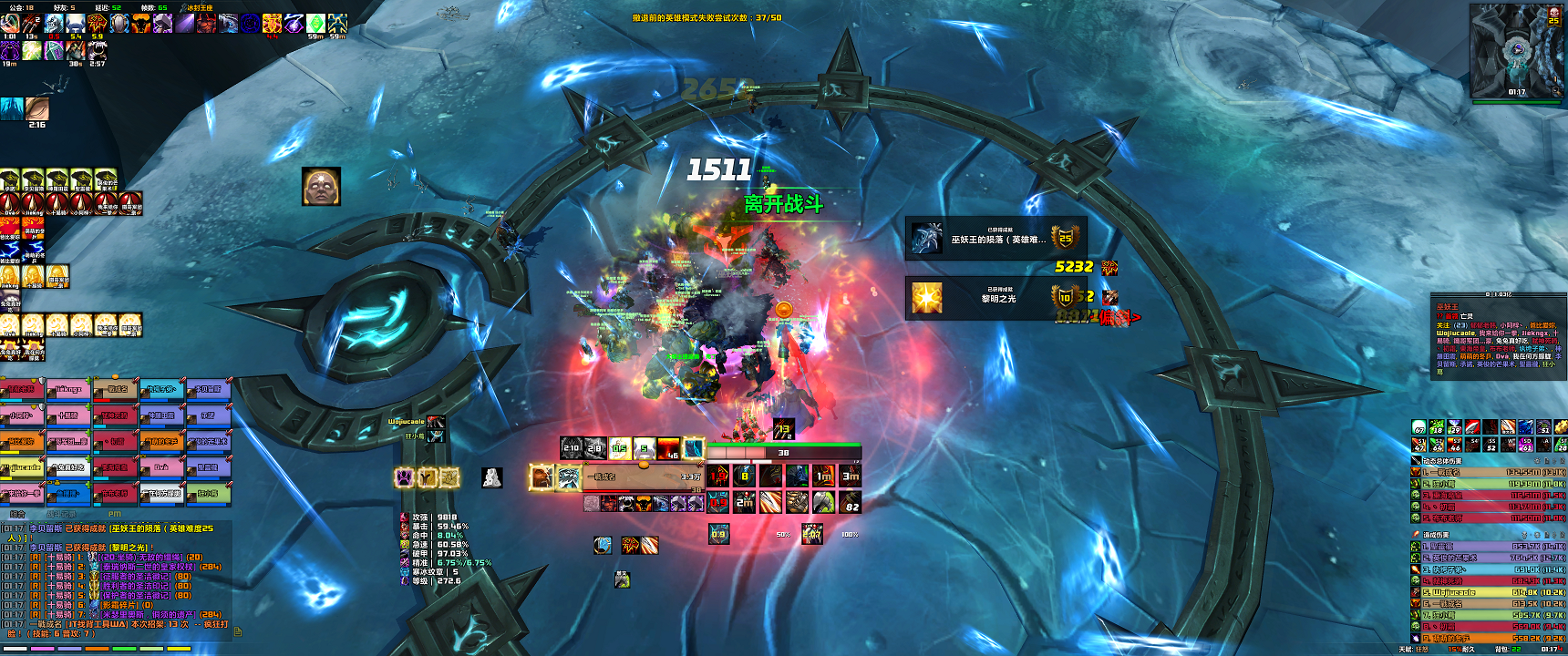This screenshot has width=1568, height=656.
Task: Select the liekngx raid frame
Action: [68, 390]
